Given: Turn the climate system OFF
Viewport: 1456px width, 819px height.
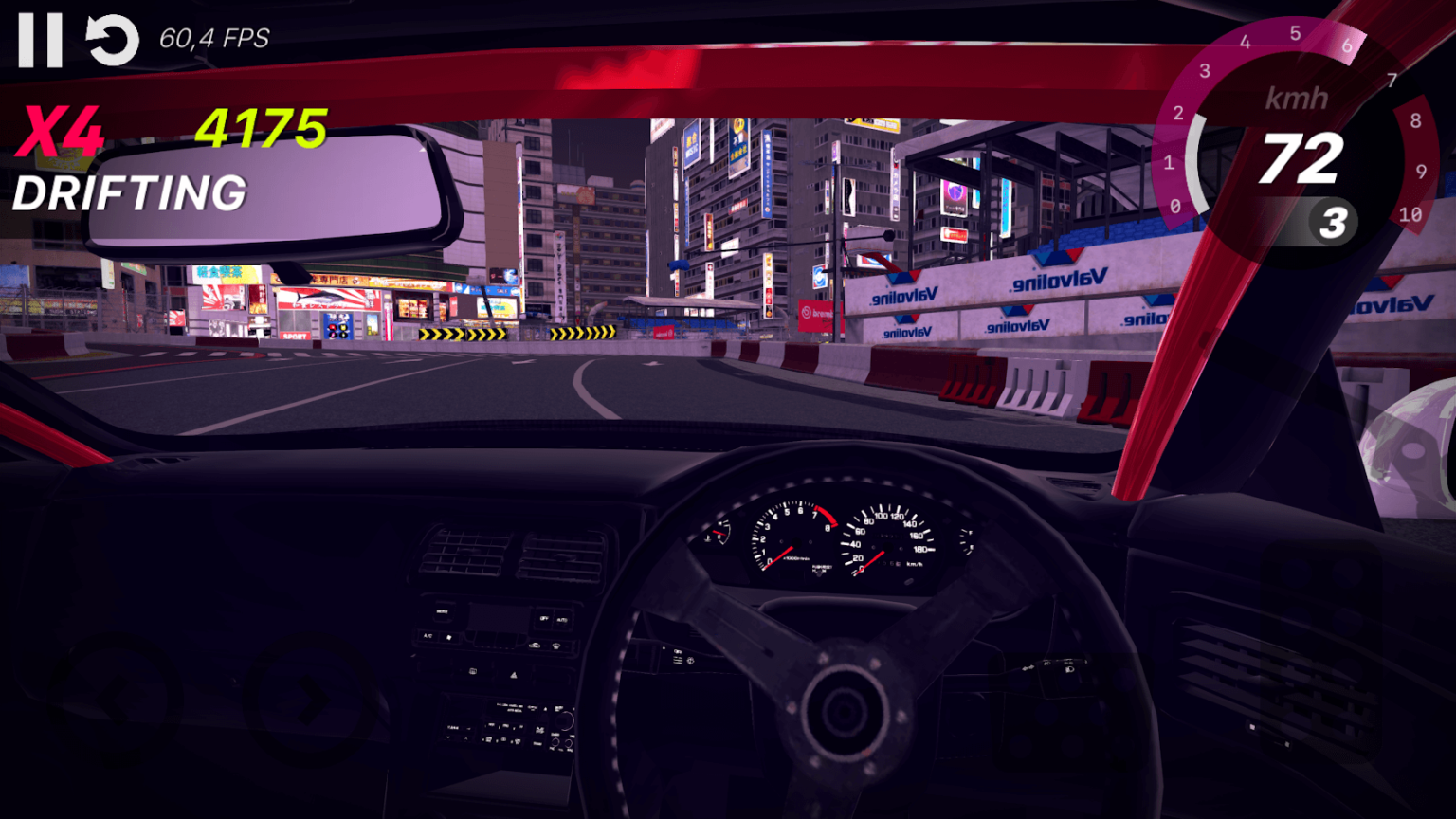Looking at the screenshot, I should [545, 618].
